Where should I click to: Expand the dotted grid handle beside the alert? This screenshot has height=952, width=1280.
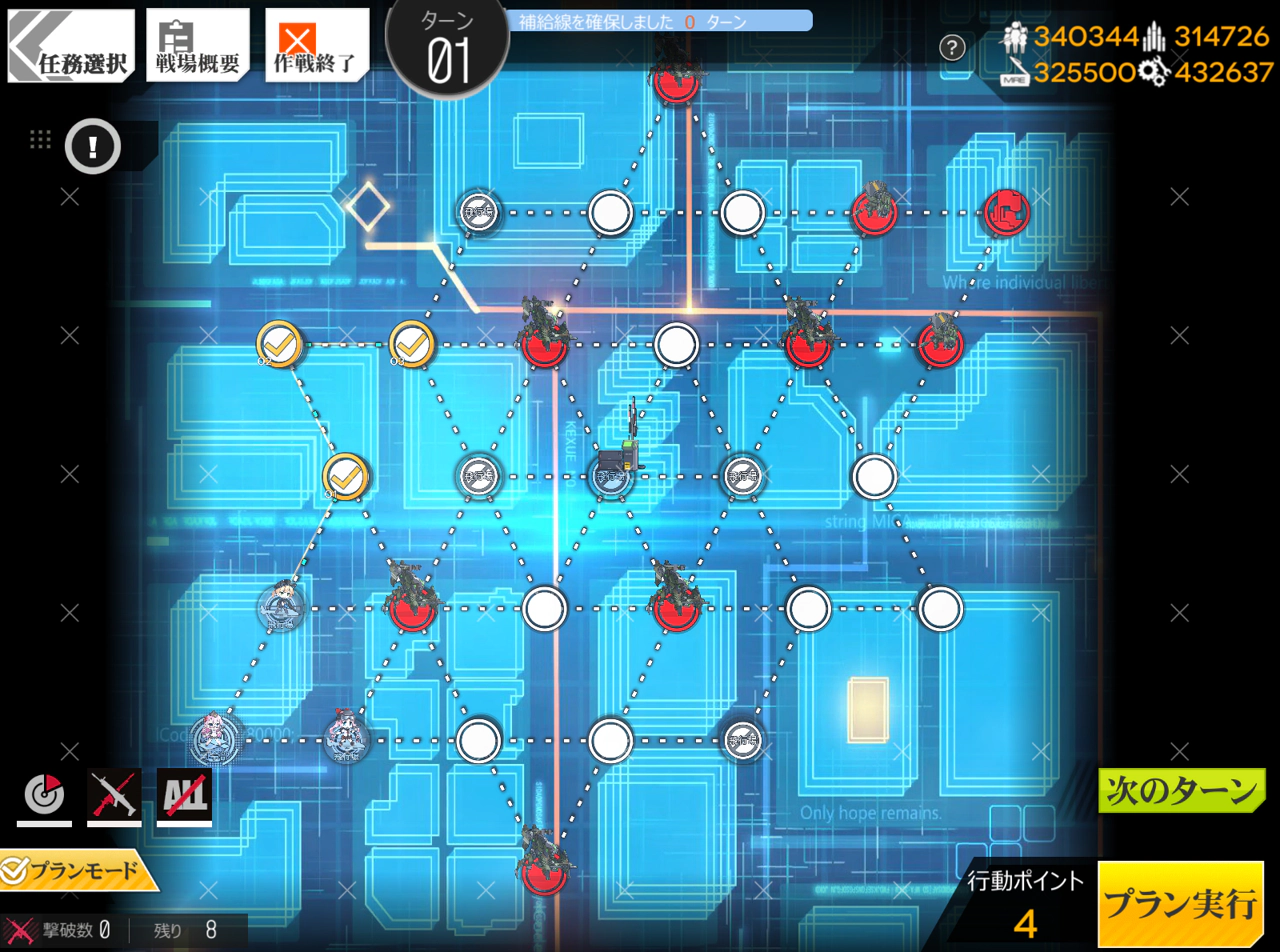(x=40, y=140)
